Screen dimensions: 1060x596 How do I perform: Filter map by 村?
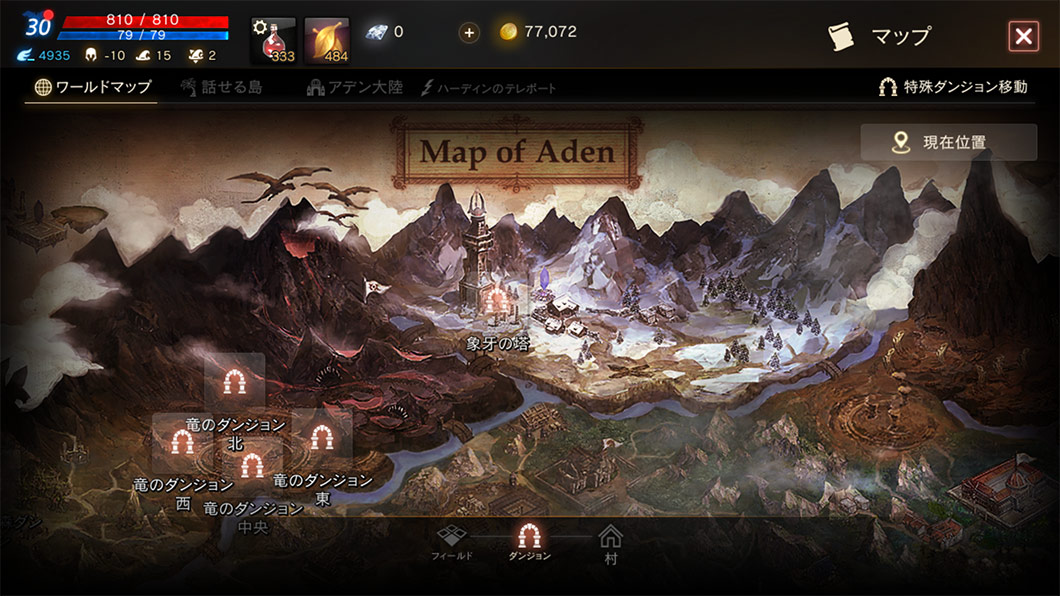(x=610, y=543)
